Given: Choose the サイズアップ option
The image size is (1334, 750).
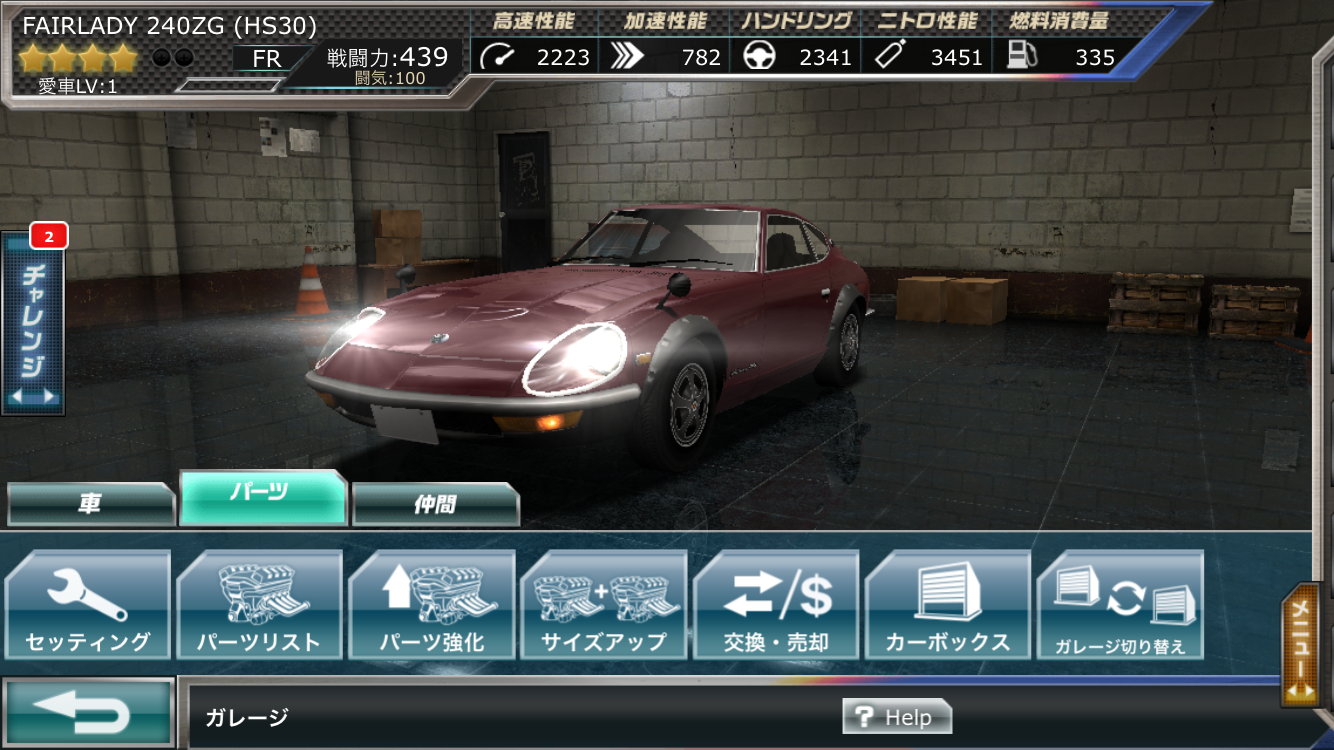Looking at the screenshot, I should click(x=604, y=605).
